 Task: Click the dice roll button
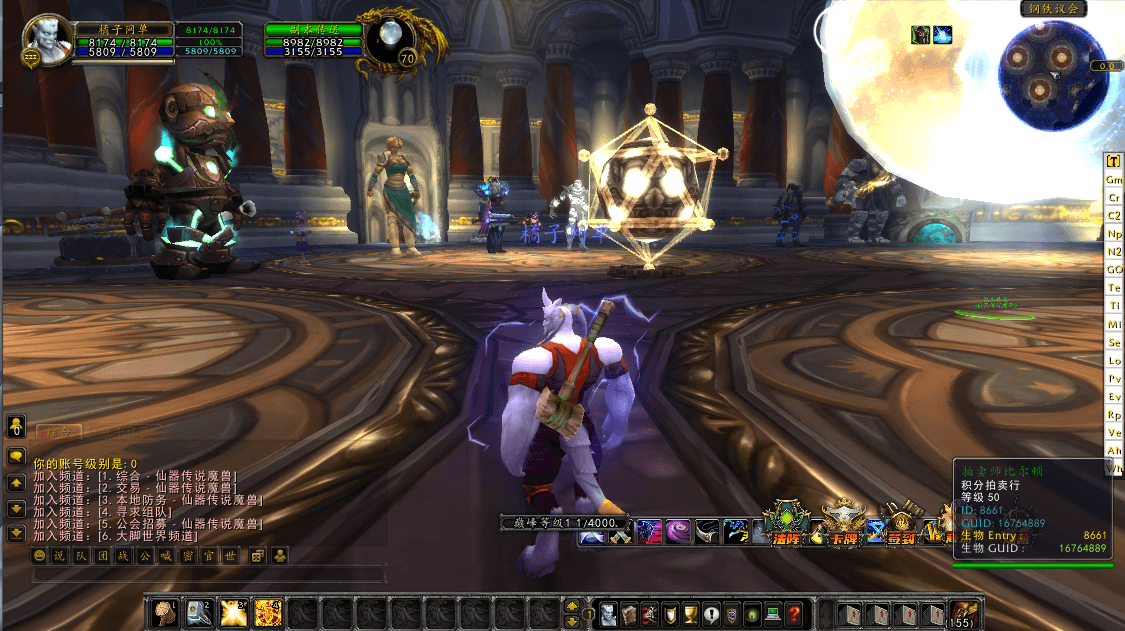(257, 555)
